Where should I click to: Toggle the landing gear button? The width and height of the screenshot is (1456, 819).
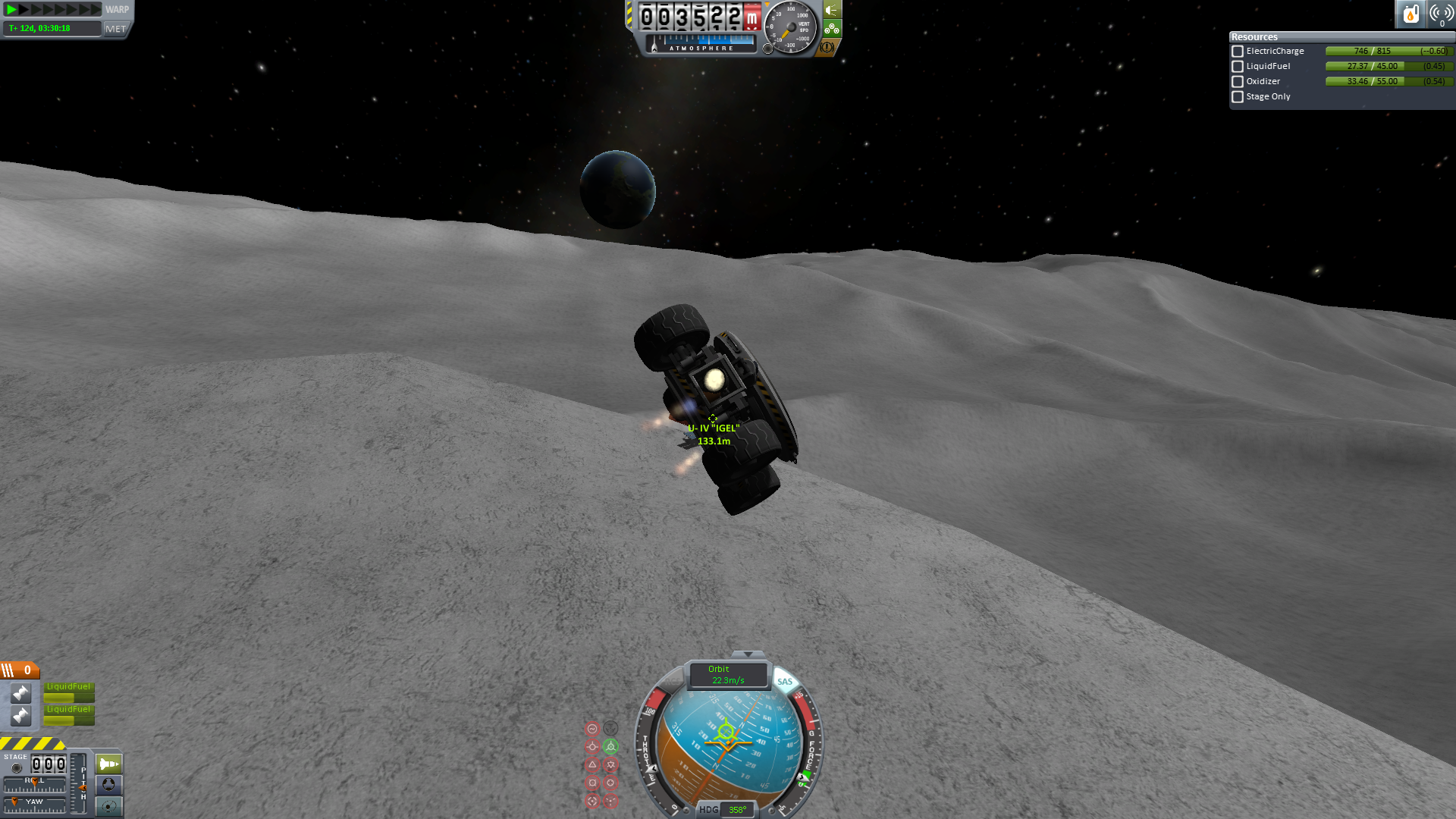832,29
